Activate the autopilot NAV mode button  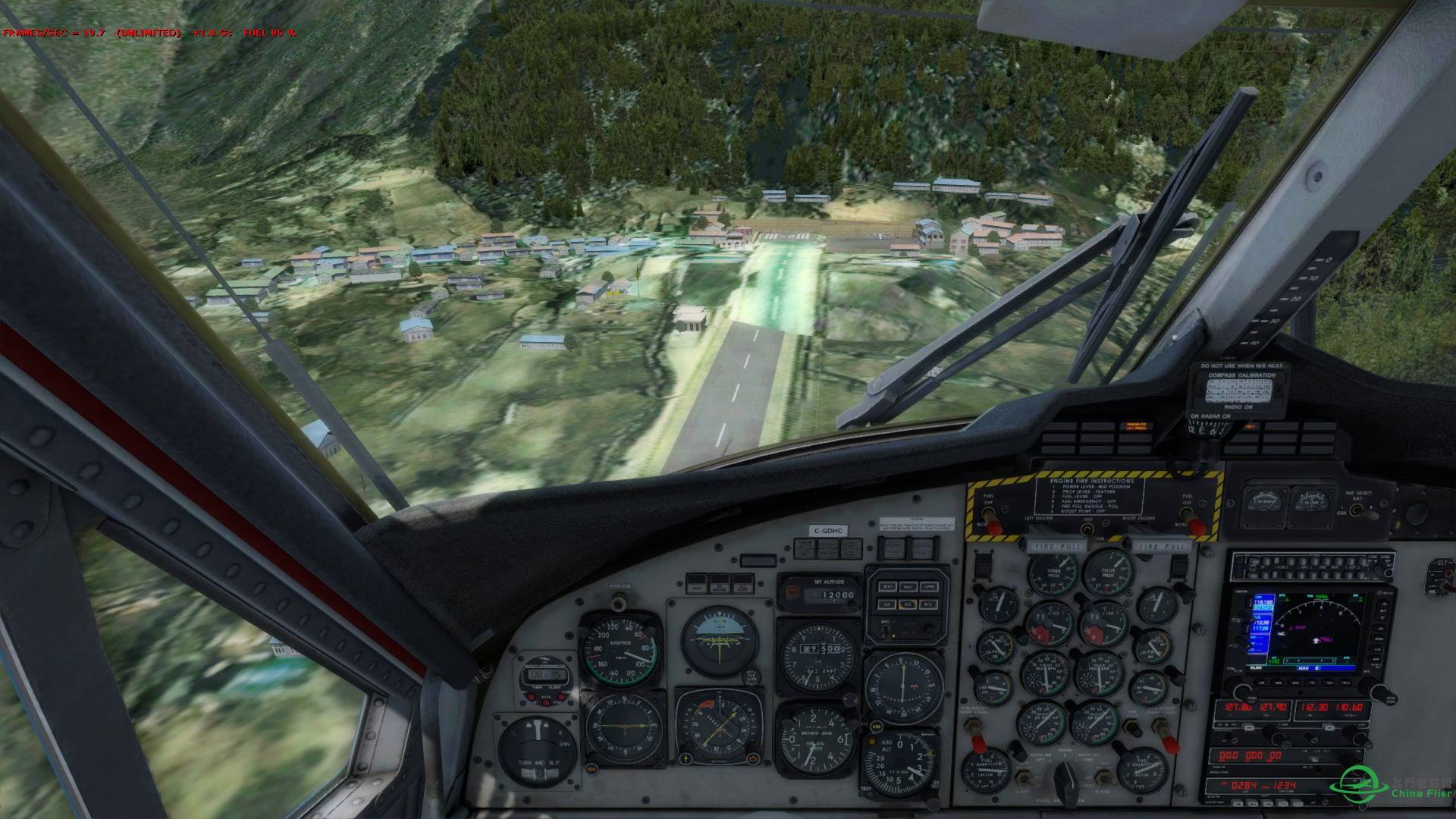[907, 587]
